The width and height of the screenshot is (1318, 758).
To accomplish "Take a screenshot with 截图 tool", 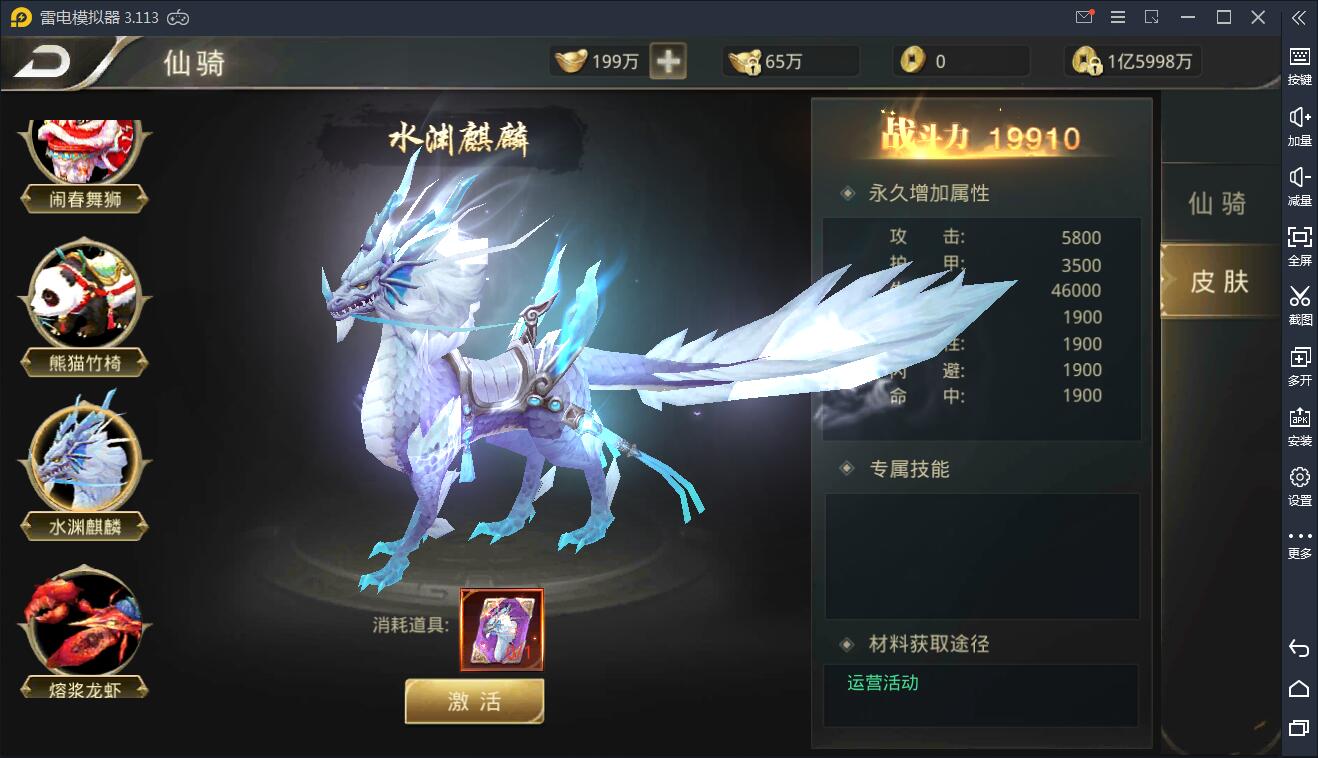I will (x=1298, y=303).
